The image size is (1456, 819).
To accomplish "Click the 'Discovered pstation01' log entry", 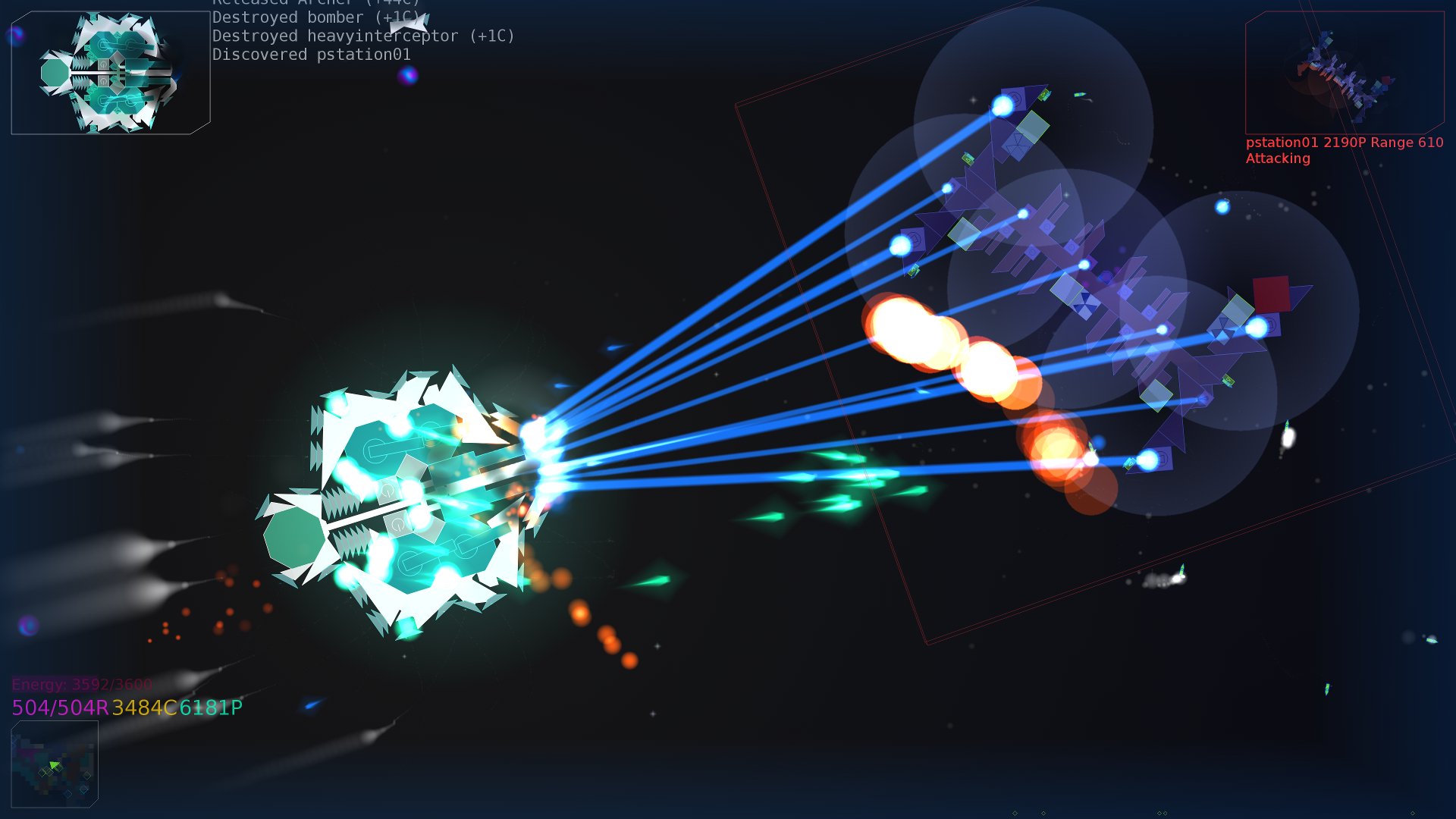I will coord(313,54).
